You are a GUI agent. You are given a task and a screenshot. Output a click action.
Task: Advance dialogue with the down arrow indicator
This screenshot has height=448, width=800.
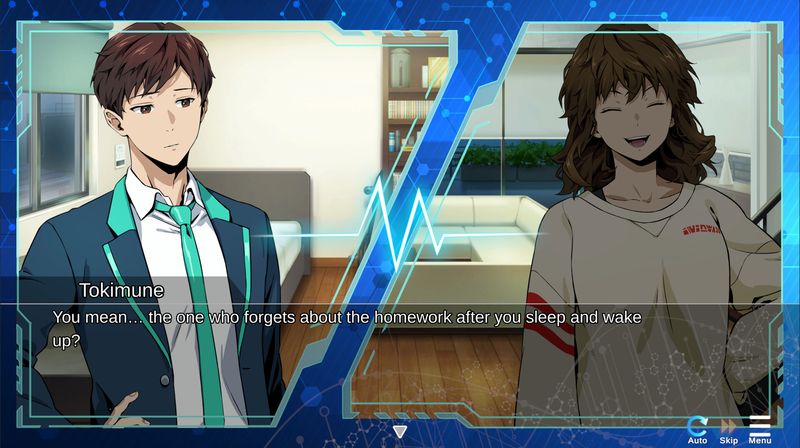coord(400,432)
